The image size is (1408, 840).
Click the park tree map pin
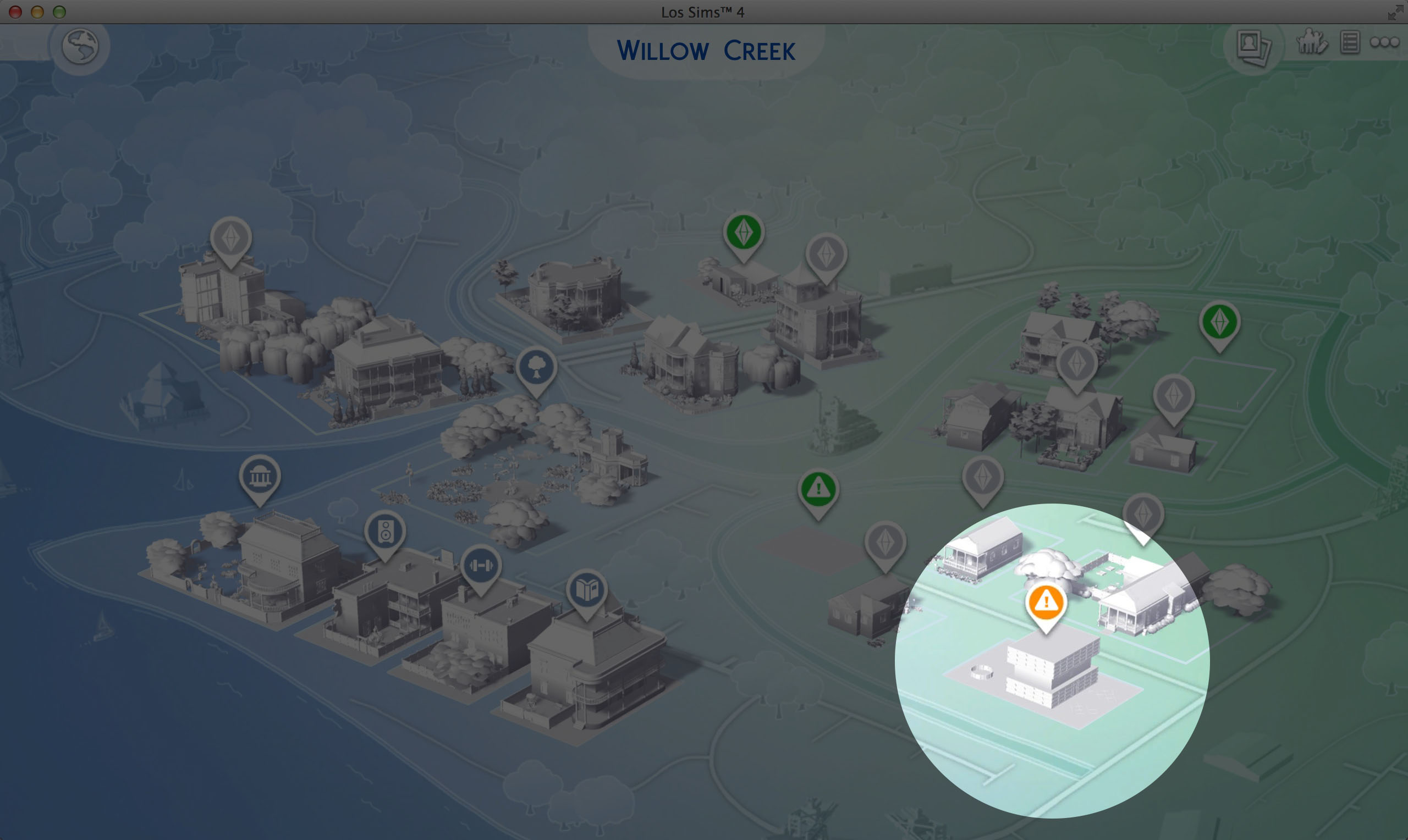tap(536, 368)
